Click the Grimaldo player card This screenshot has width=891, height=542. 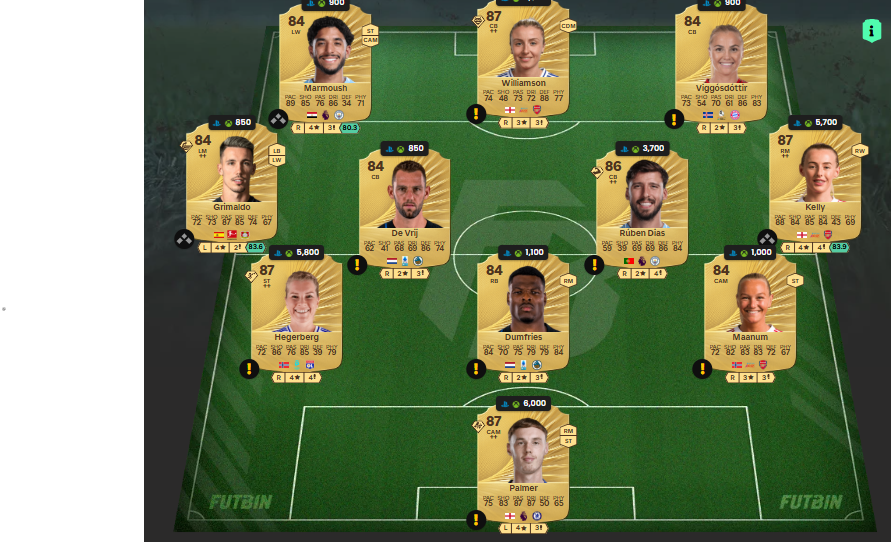[230, 183]
